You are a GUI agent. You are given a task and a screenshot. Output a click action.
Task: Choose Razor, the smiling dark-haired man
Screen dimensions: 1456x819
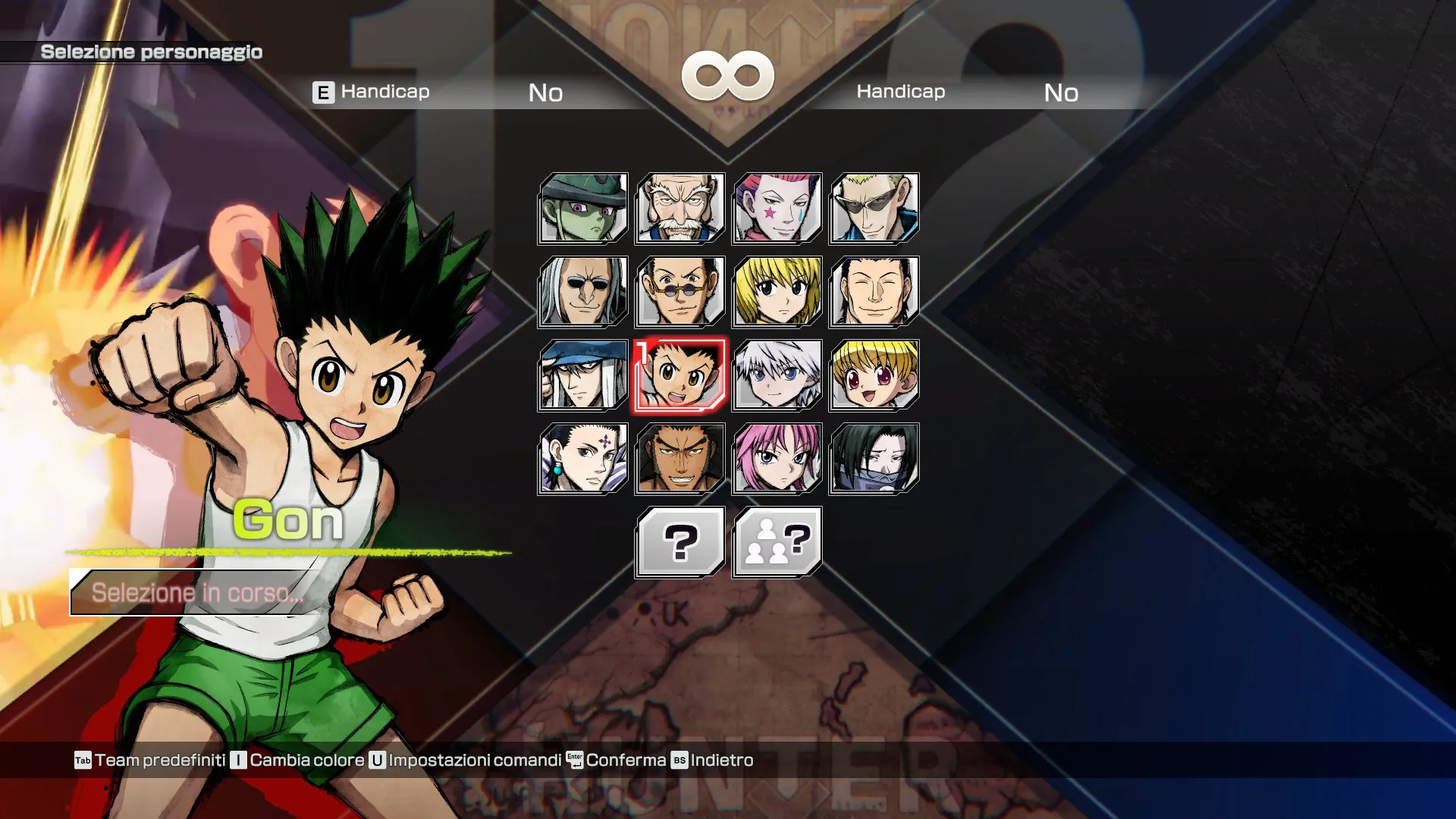[x=874, y=292]
